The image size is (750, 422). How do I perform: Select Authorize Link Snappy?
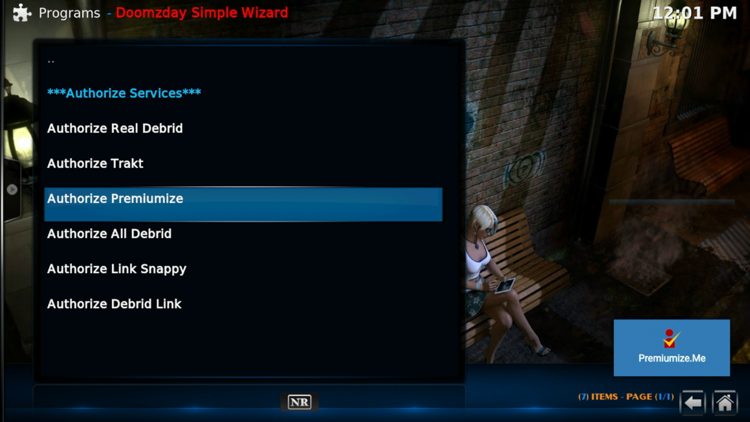pos(116,268)
